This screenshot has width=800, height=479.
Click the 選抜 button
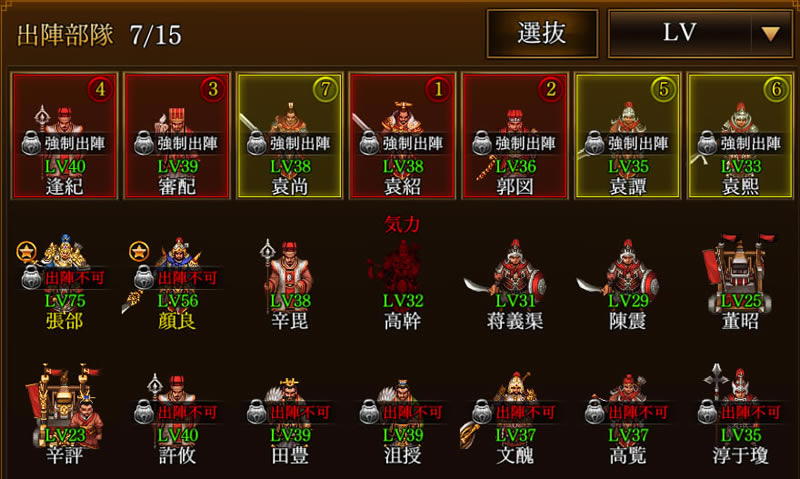(x=542, y=34)
